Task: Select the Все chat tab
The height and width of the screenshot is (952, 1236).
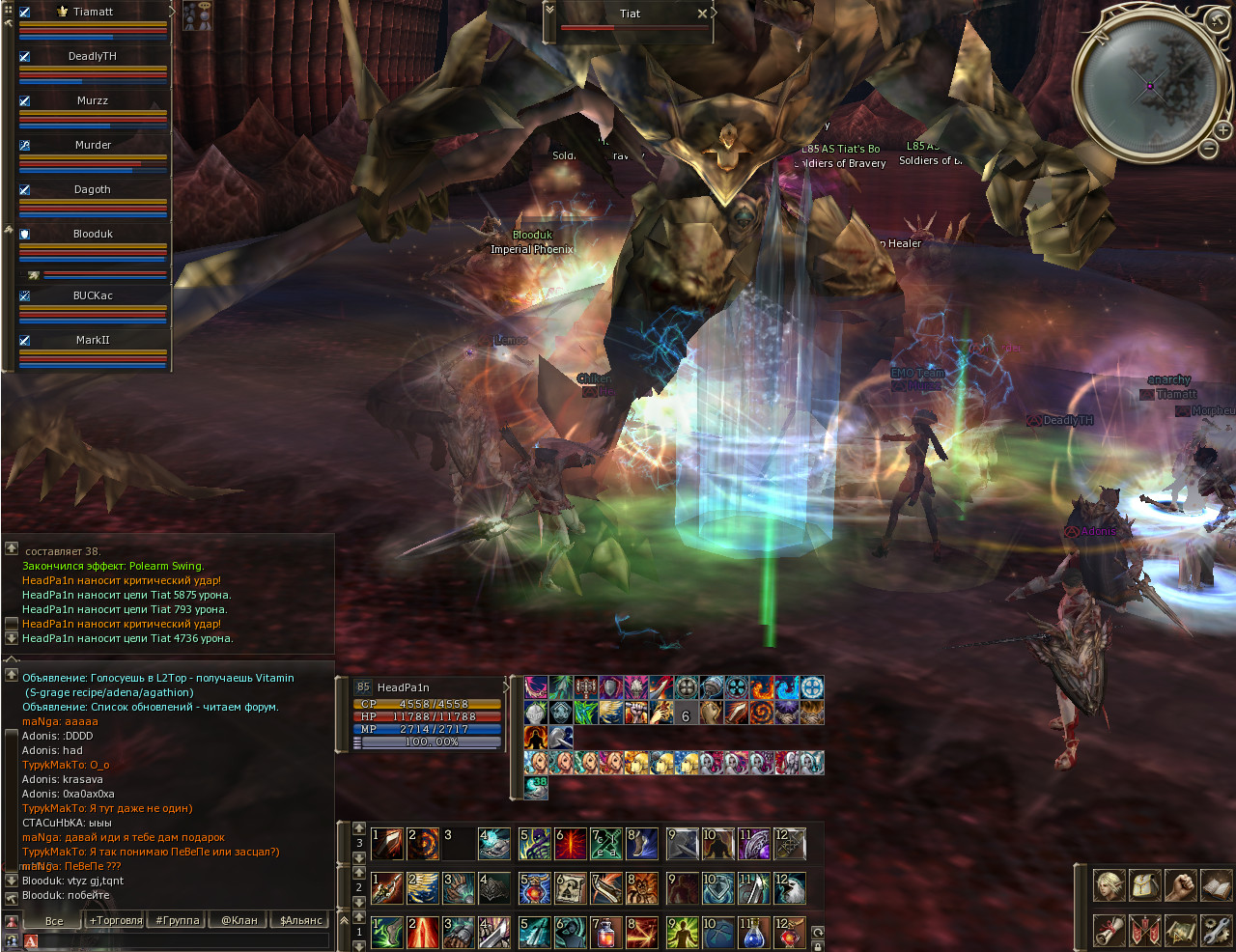Action: 54,920
